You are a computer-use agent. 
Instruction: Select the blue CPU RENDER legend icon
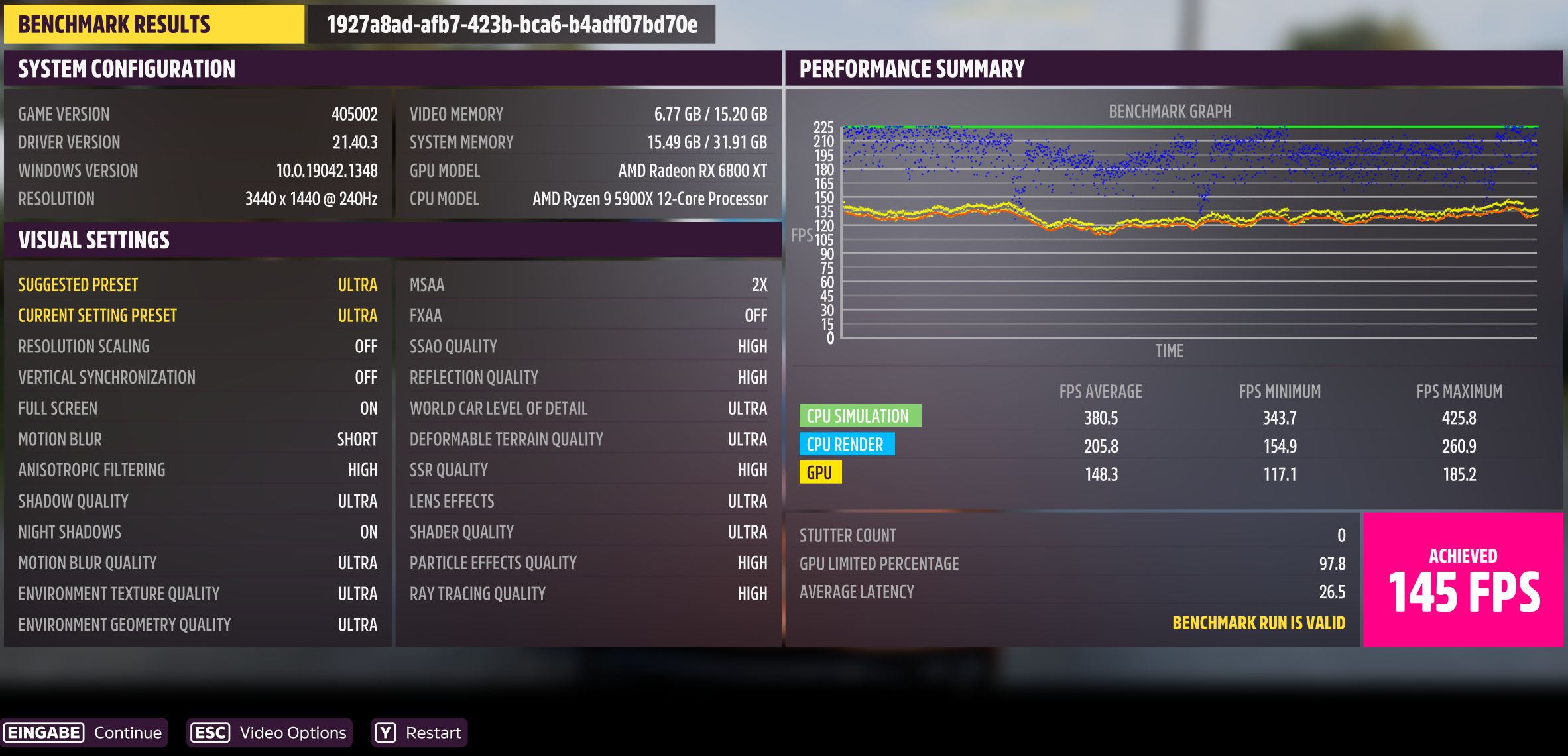click(847, 444)
